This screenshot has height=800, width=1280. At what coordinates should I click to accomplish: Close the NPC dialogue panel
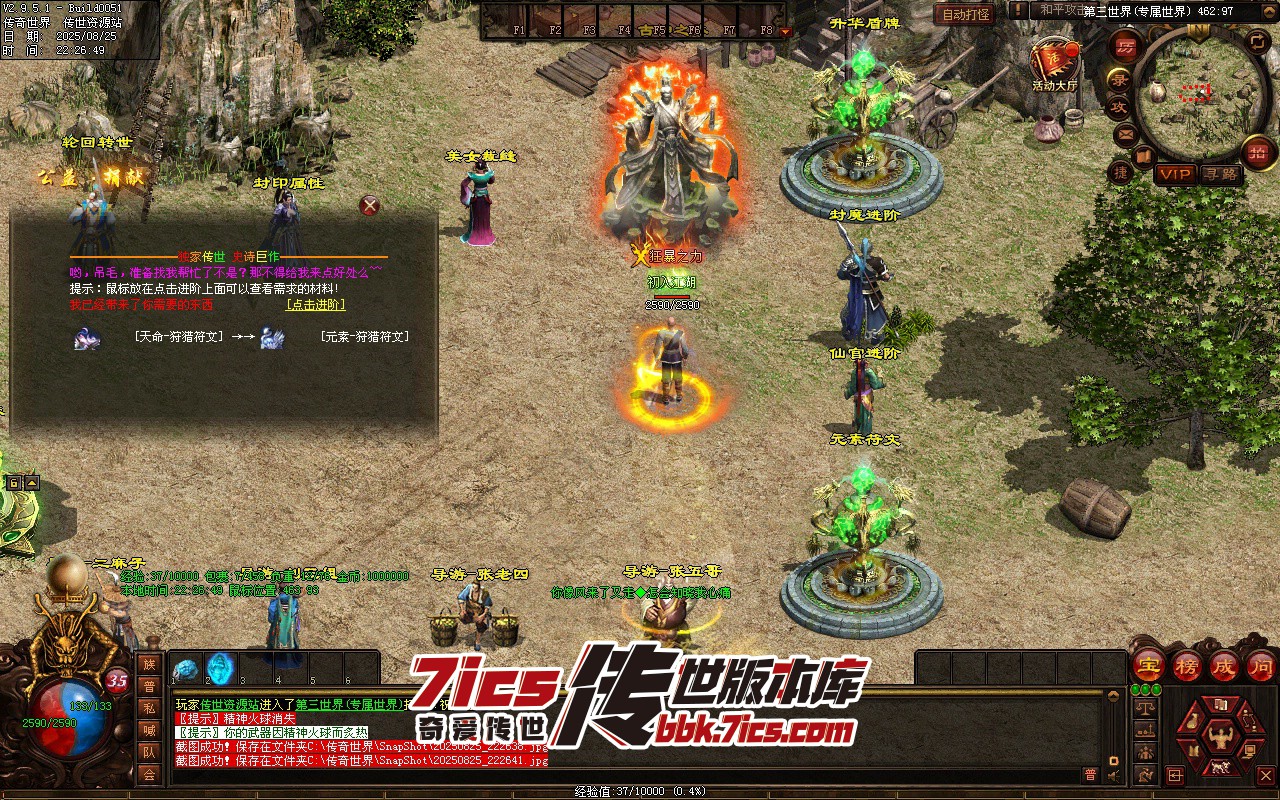tap(370, 206)
